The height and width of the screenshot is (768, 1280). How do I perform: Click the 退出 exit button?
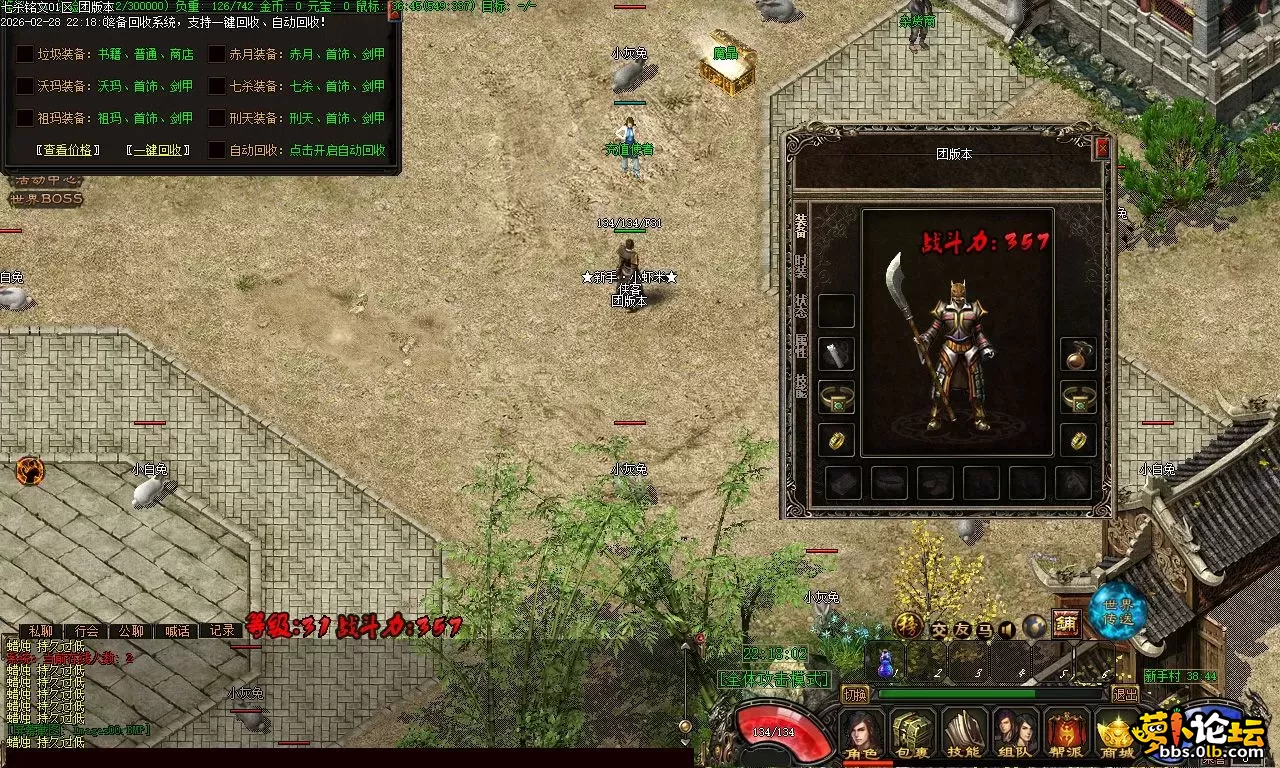point(1126,694)
